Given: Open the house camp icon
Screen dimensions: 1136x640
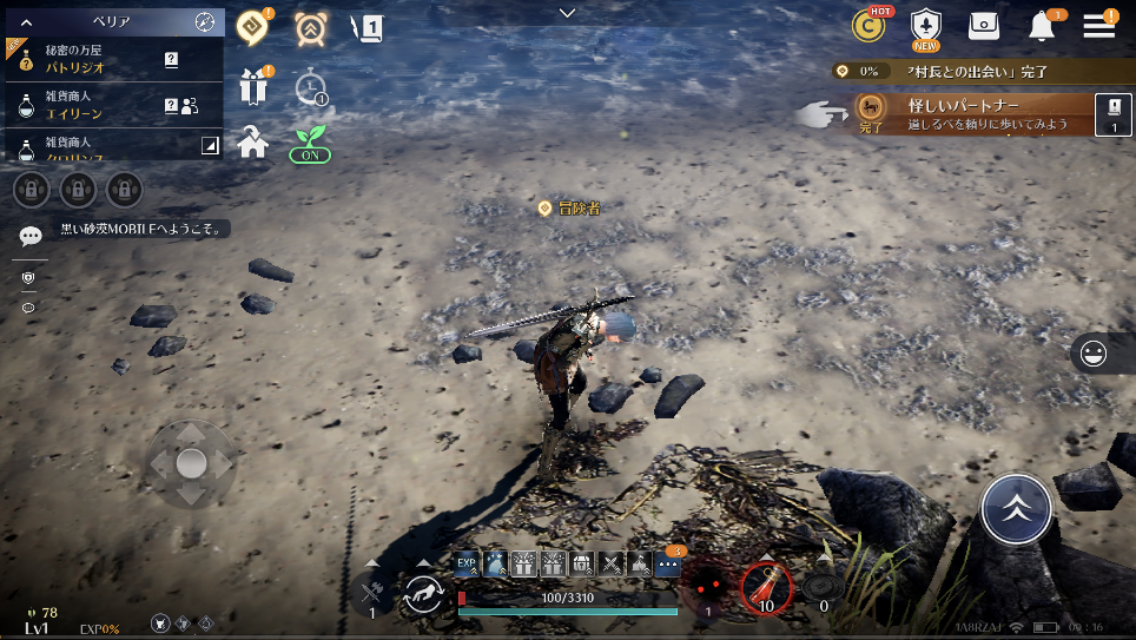Looking at the screenshot, I should pyautogui.click(x=253, y=143).
